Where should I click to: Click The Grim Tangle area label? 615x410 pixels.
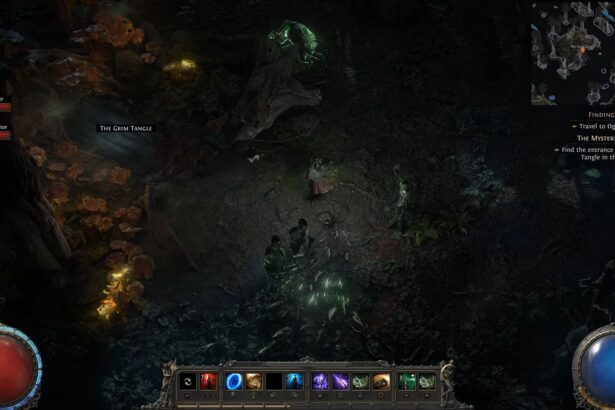125,128
